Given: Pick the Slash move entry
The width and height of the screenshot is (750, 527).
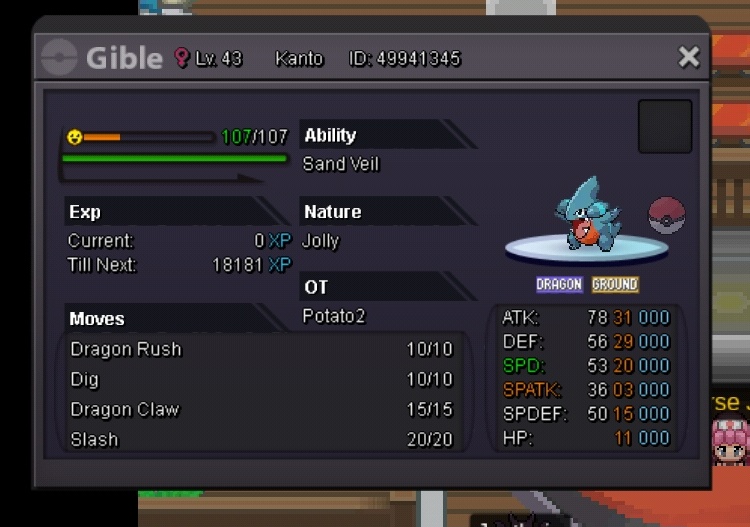Looking at the screenshot, I should tap(260, 439).
